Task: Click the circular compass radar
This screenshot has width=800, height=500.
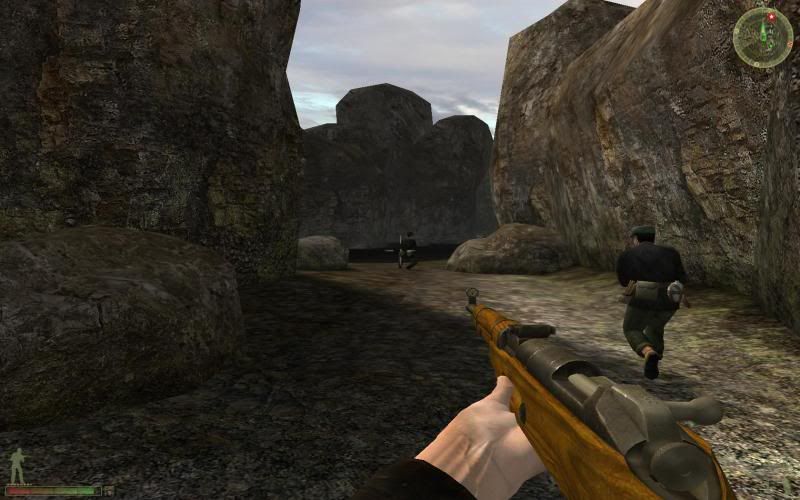Action: pos(762,38)
